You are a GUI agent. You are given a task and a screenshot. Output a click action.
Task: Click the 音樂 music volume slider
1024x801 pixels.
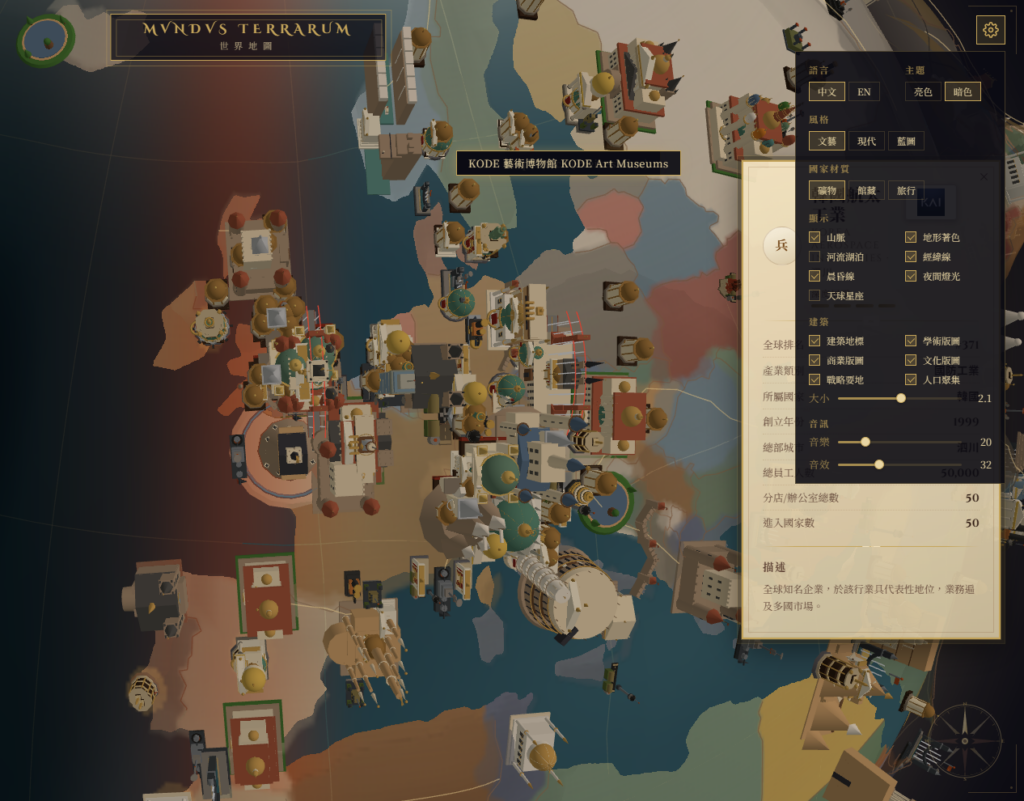pyautogui.click(x=900, y=442)
